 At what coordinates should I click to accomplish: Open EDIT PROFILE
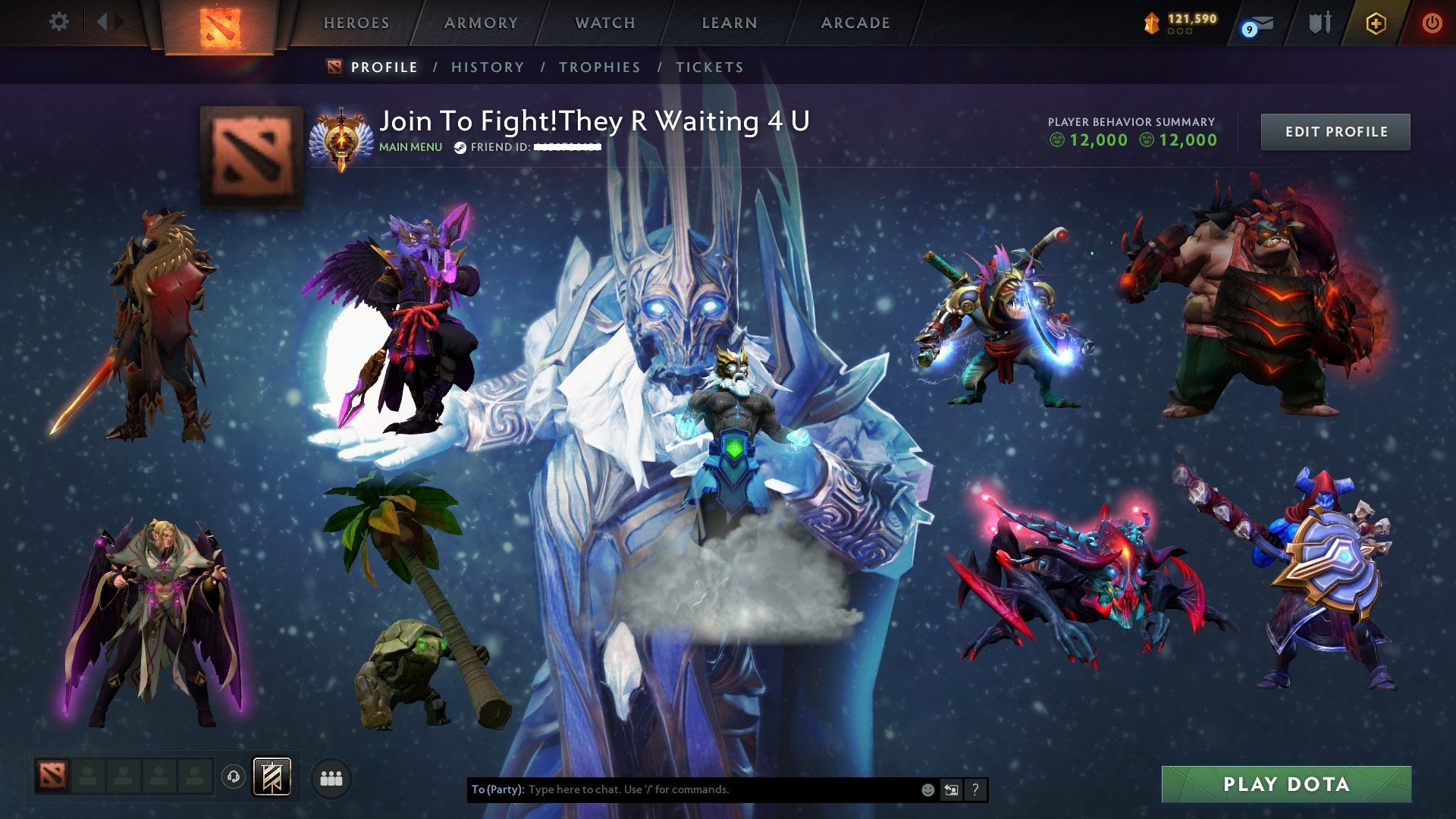(x=1335, y=131)
